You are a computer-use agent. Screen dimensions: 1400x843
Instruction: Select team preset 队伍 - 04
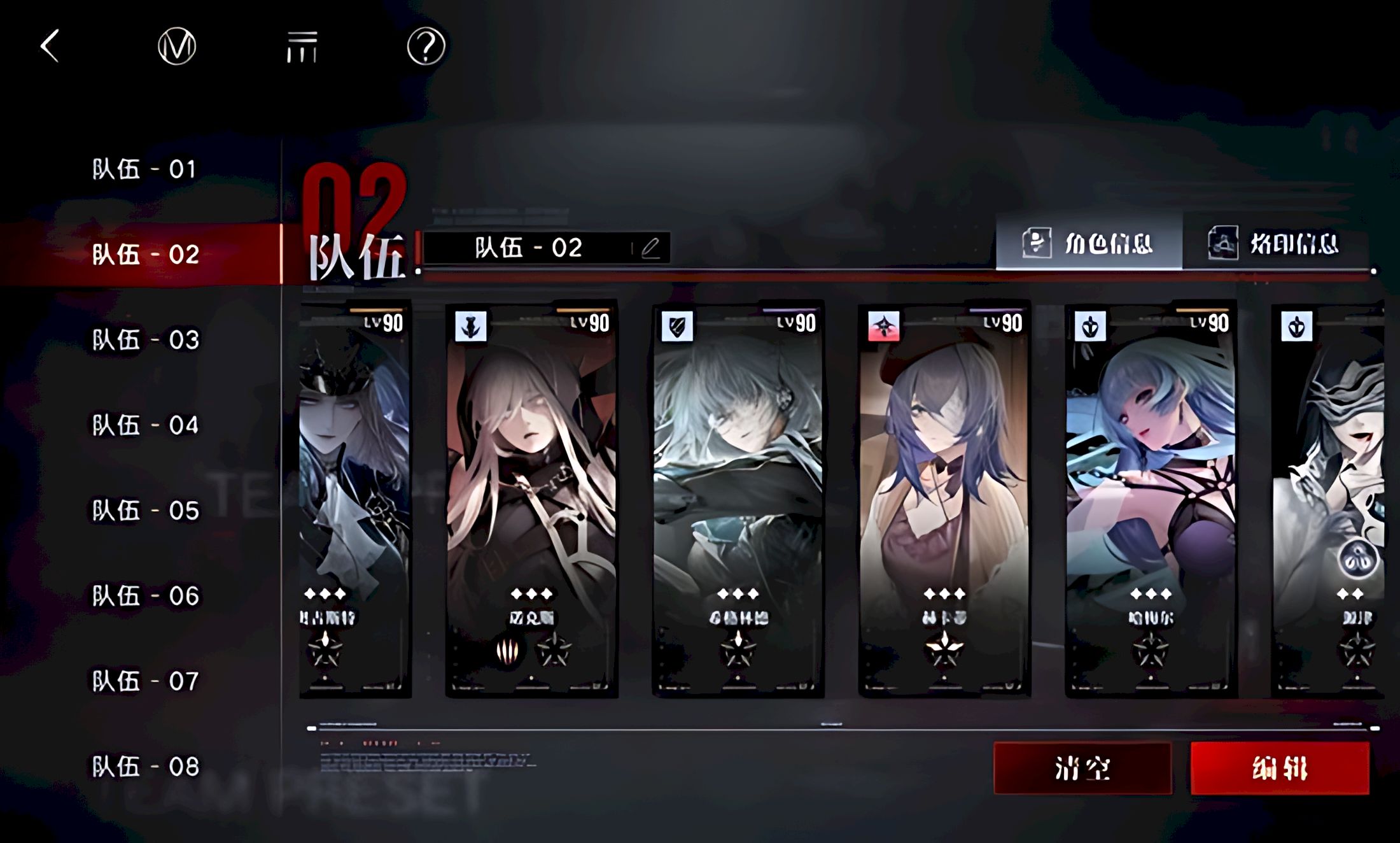point(145,425)
